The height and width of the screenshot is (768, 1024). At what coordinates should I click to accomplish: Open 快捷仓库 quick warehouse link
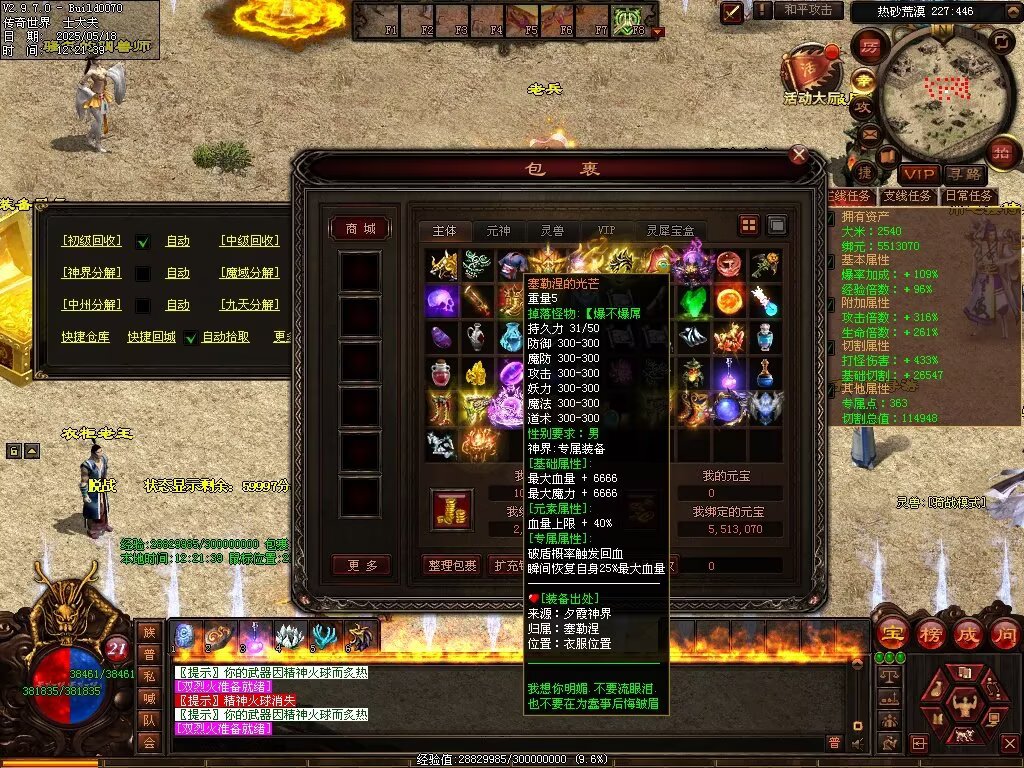coord(85,337)
